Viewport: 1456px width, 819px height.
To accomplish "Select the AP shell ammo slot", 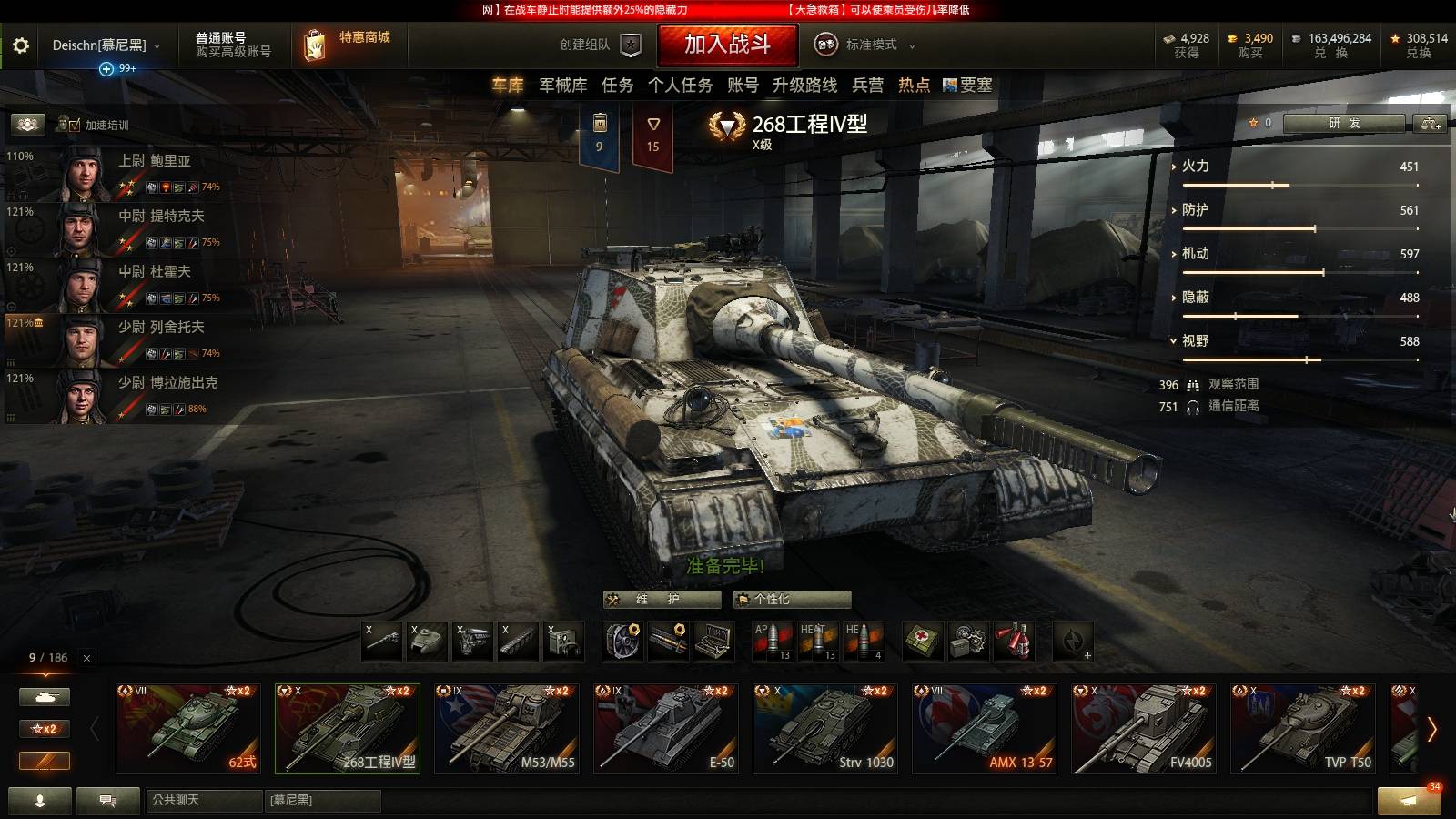I will 772,642.
